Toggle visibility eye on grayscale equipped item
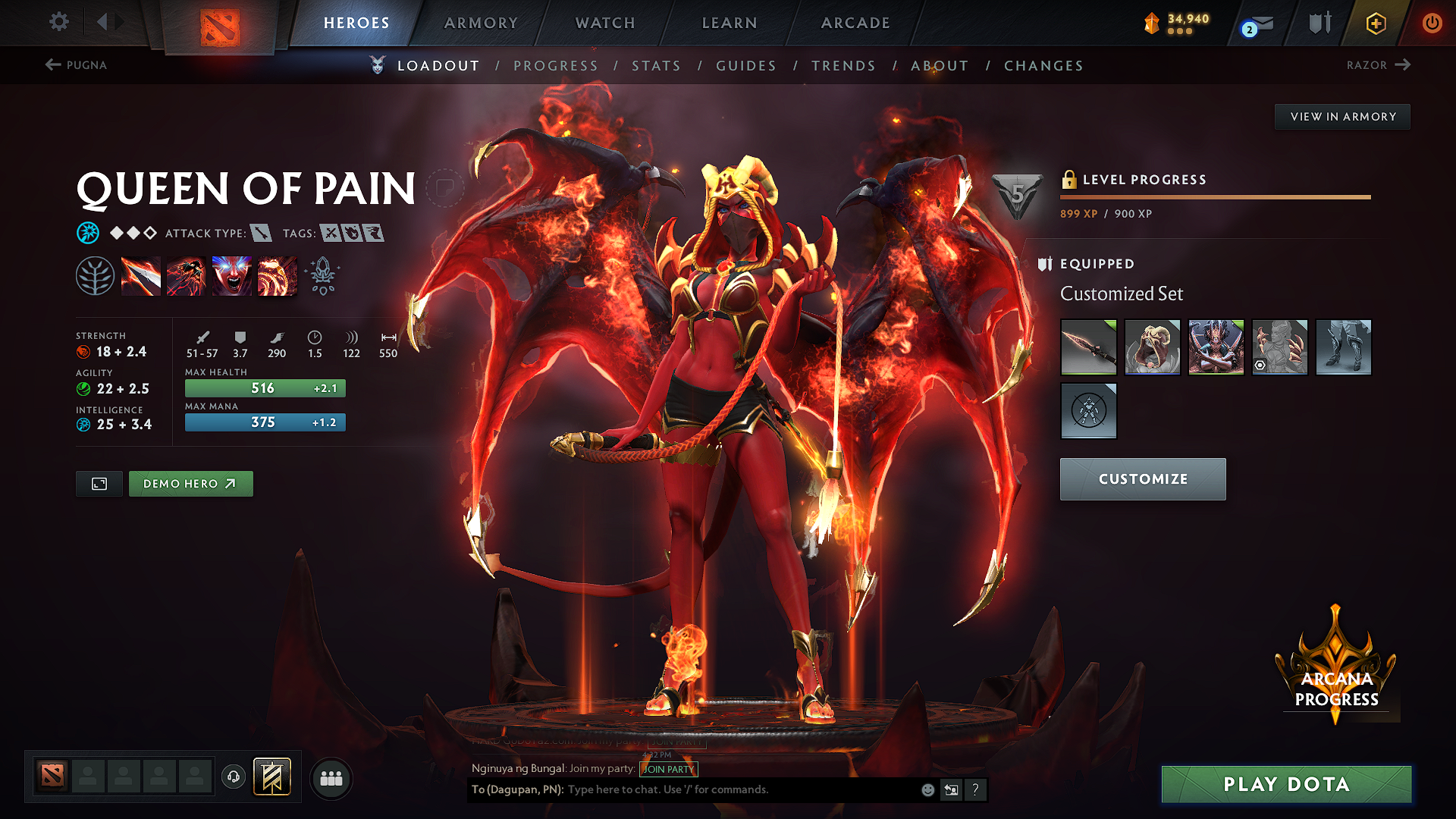The height and width of the screenshot is (819, 1456). point(1258,365)
